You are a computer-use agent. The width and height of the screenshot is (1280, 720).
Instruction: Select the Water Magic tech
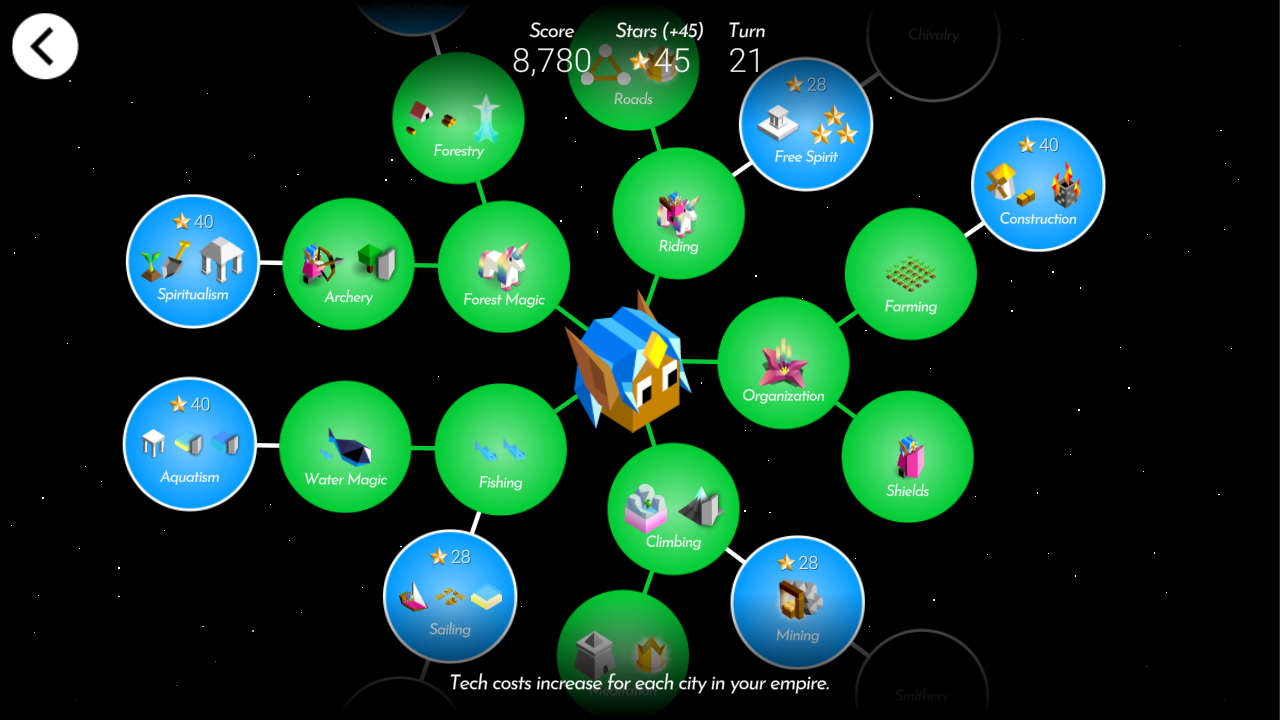(345, 448)
